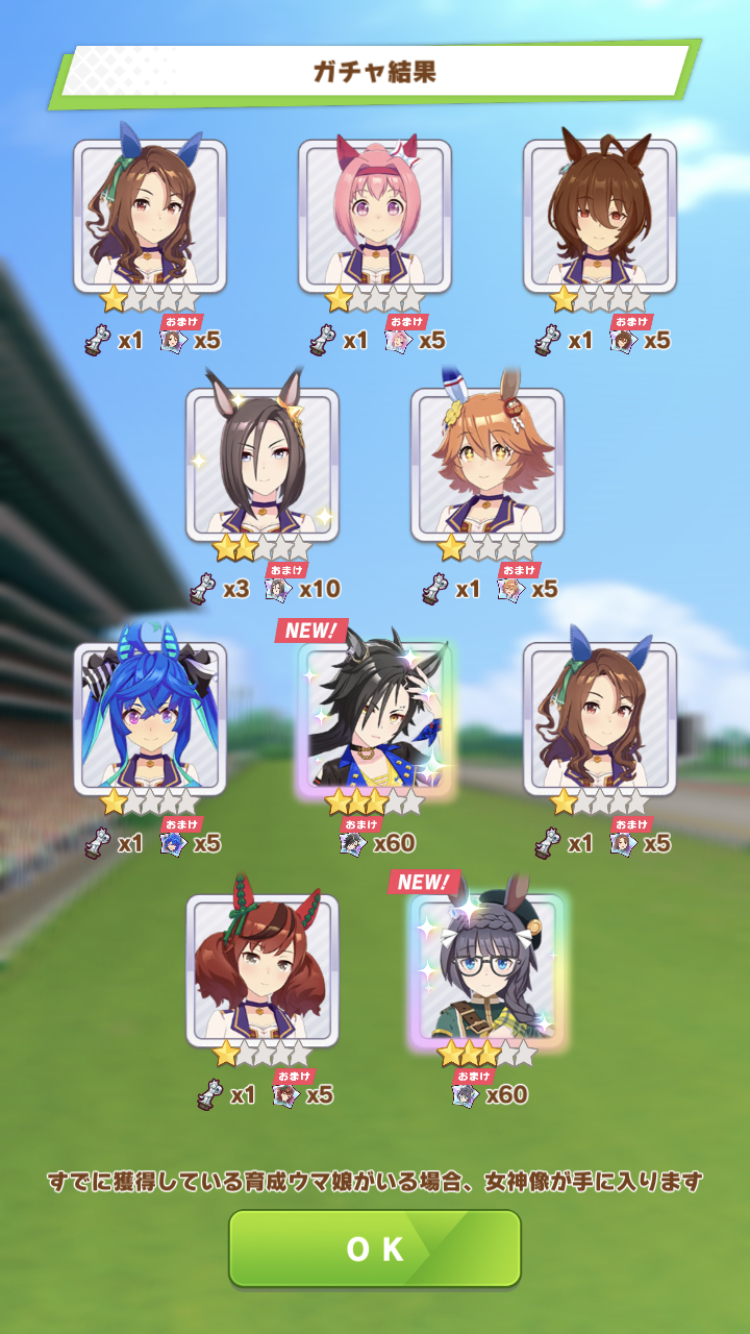Screen dimensions: 750x1334
Task: Choose the brown-haired Agnes Tachyon card
Action: pyautogui.click(x=600, y=215)
